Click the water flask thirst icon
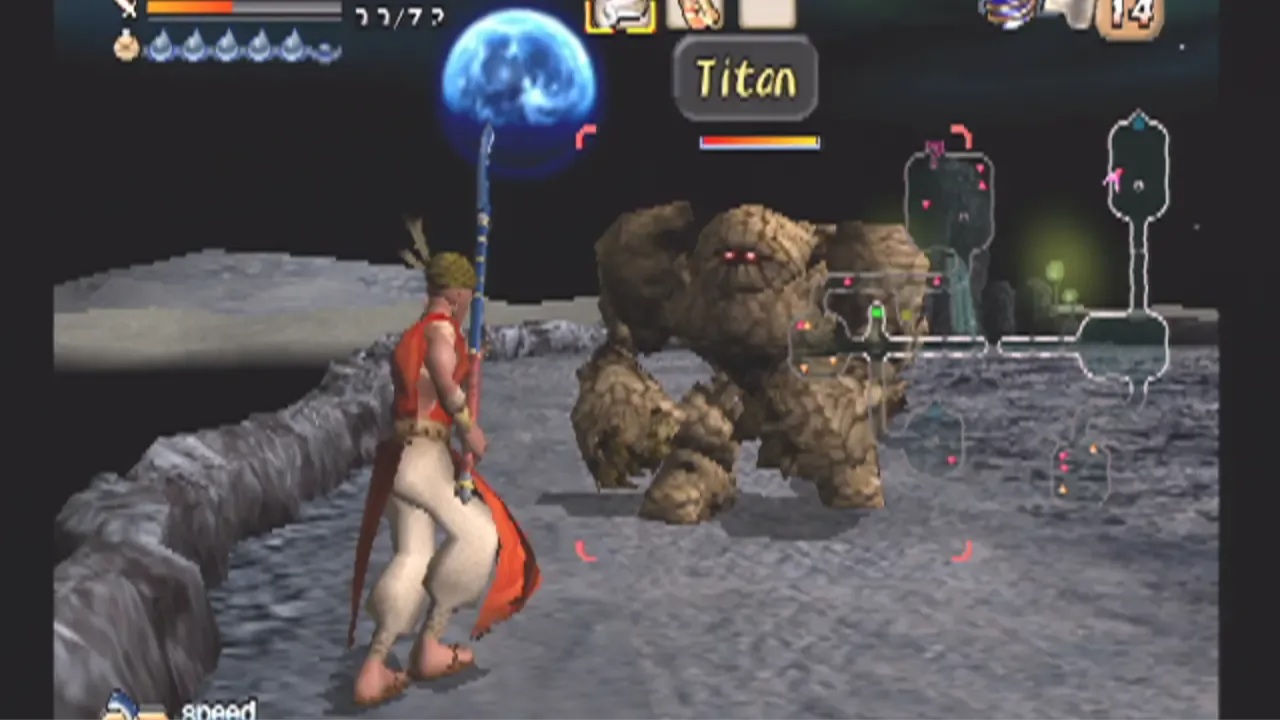This screenshot has width=1280, height=720. [x=126, y=46]
